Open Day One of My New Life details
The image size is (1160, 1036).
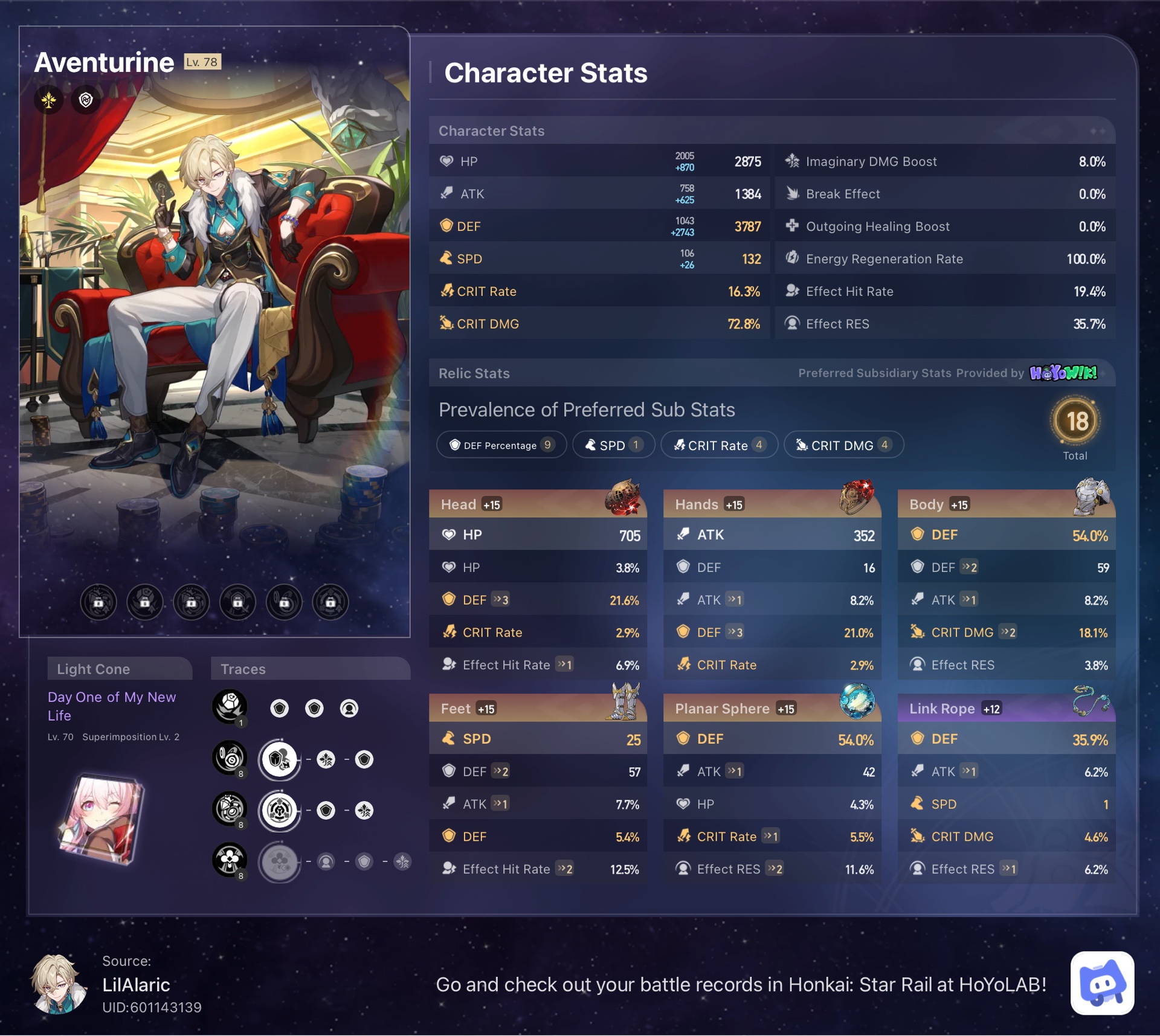click(112, 706)
